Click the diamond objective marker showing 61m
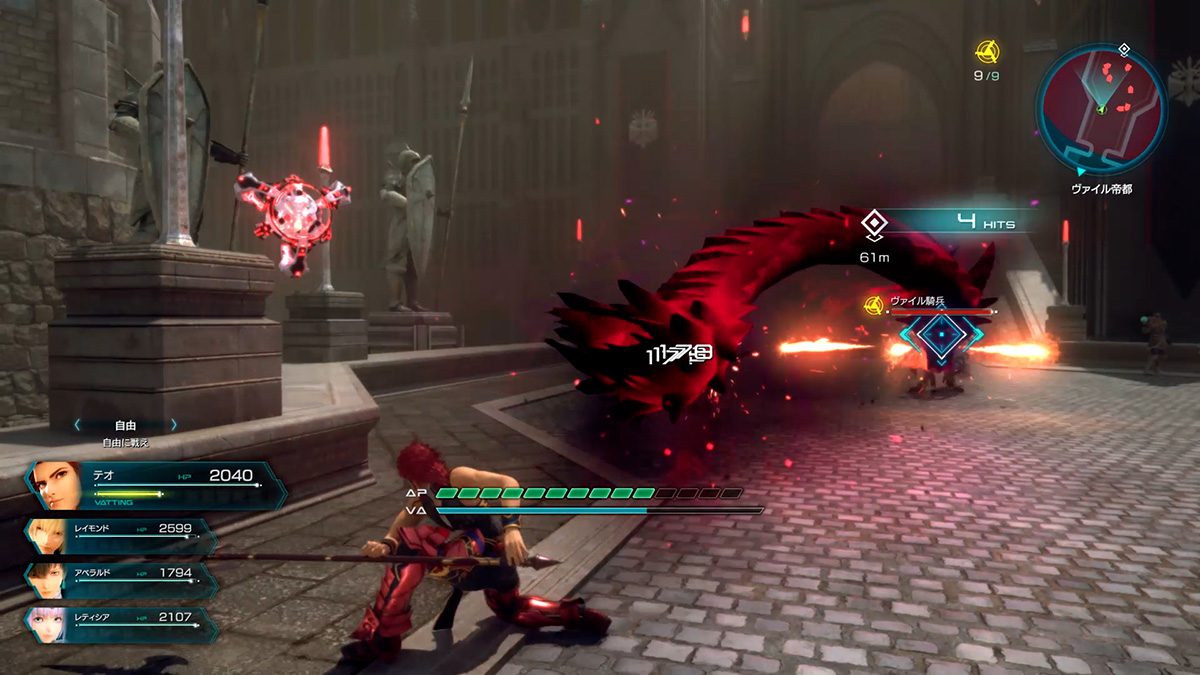Screen dimensions: 1200x675 point(875,223)
